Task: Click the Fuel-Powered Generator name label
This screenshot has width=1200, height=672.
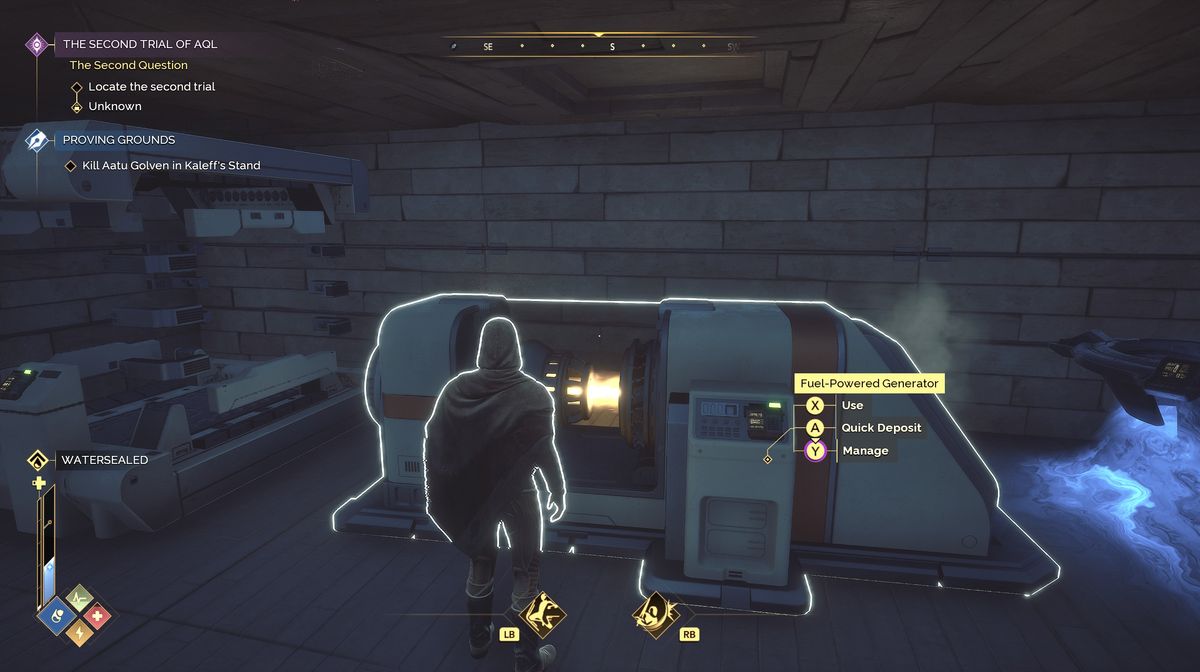Action: click(x=868, y=383)
